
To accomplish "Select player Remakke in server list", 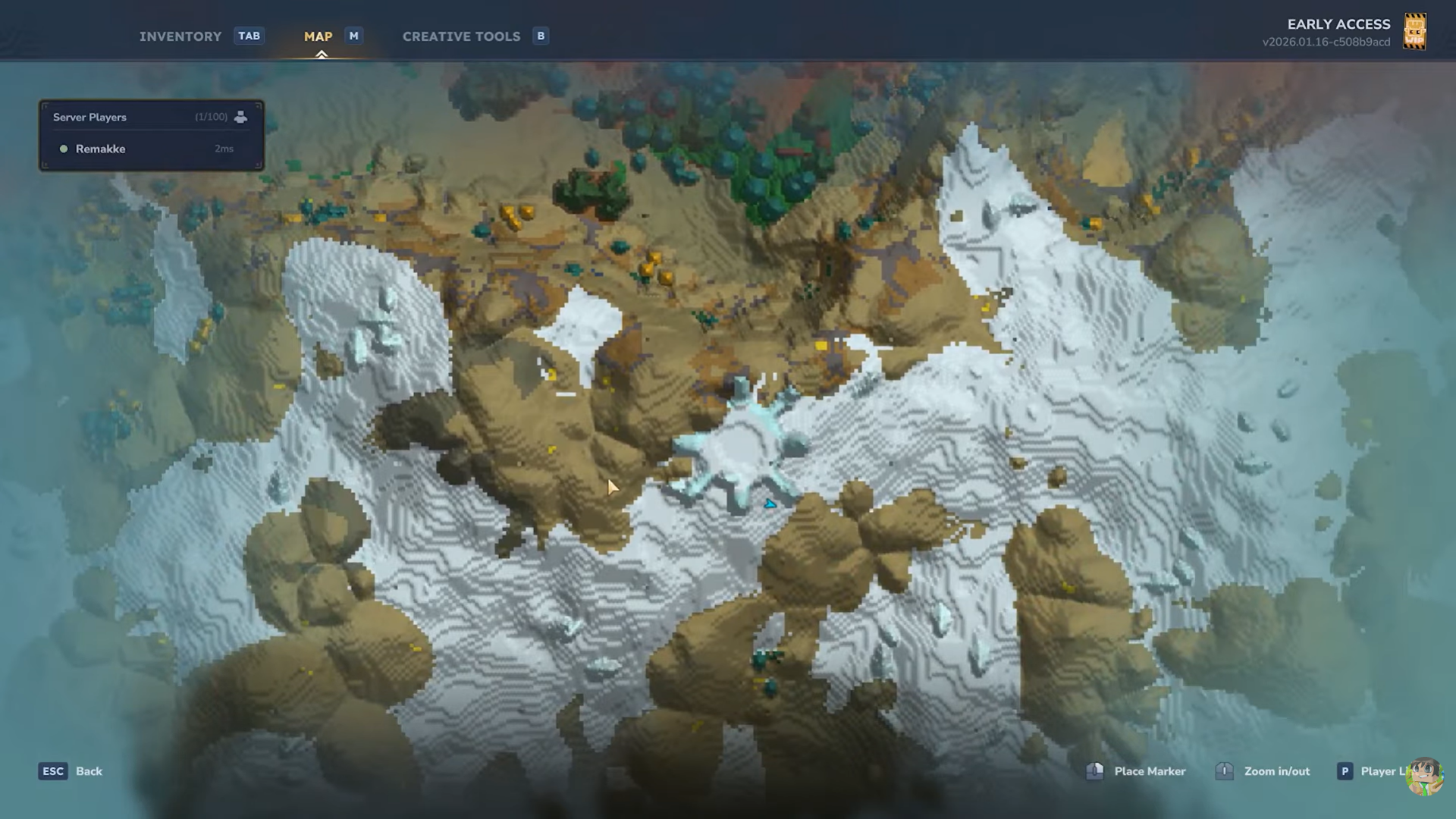I will [100, 149].
